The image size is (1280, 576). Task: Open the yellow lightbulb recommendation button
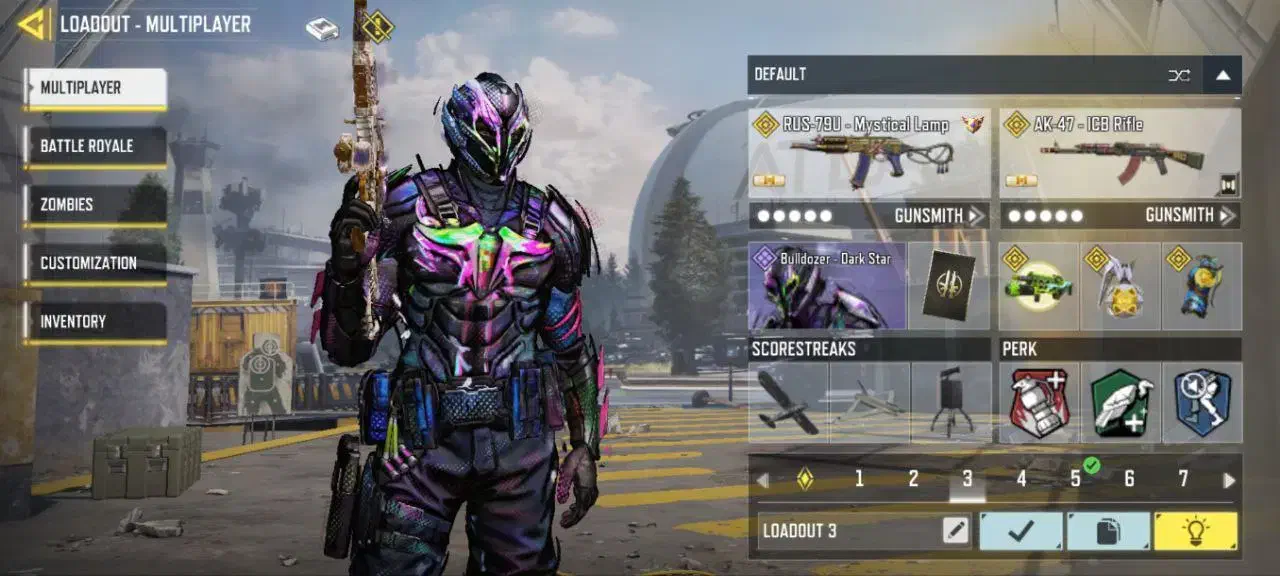click(x=1196, y=531)
